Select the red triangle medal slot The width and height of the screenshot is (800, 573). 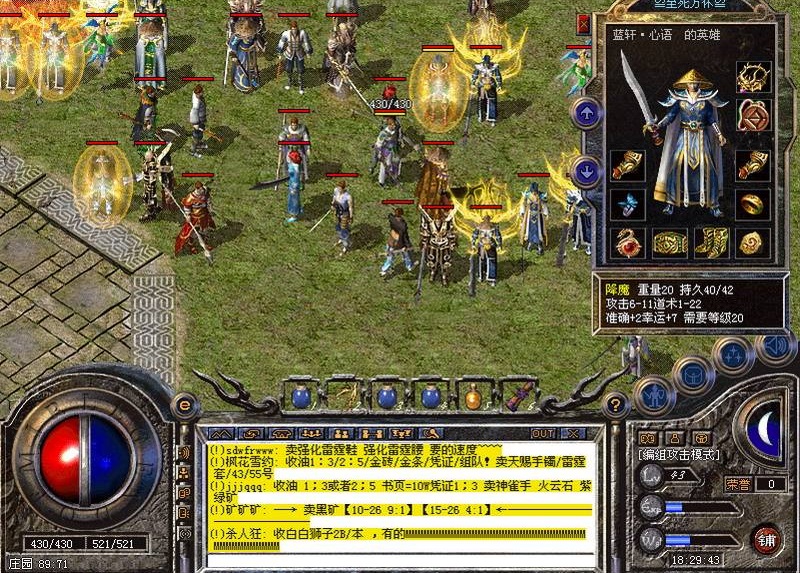tap(751, 114)
